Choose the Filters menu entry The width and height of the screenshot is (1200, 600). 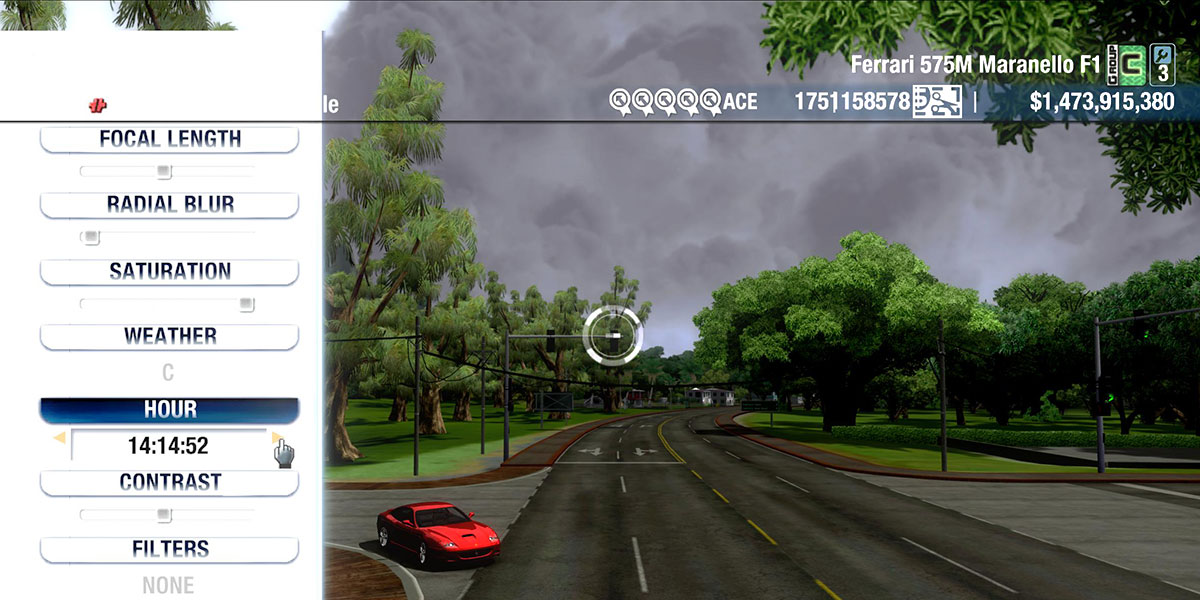tap(169, 549)
